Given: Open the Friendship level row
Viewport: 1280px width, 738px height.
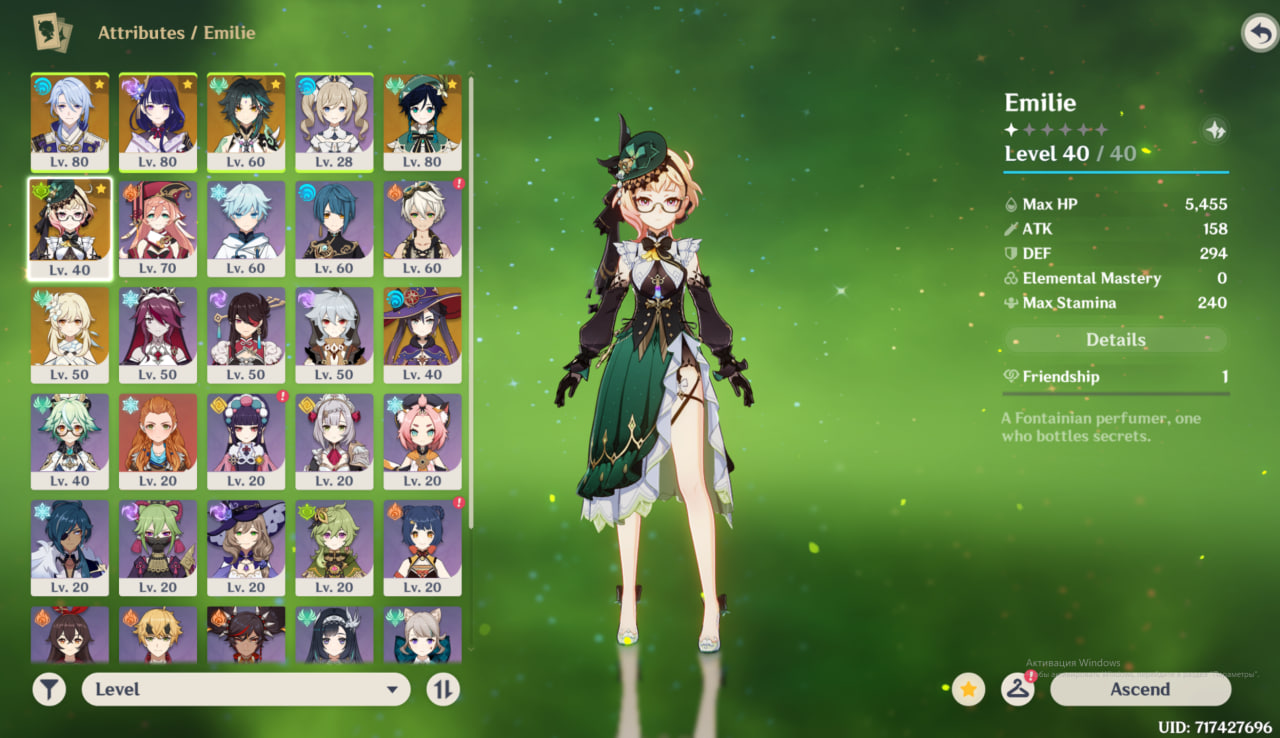Looking at the screenshot, I should pos(1115,377).
